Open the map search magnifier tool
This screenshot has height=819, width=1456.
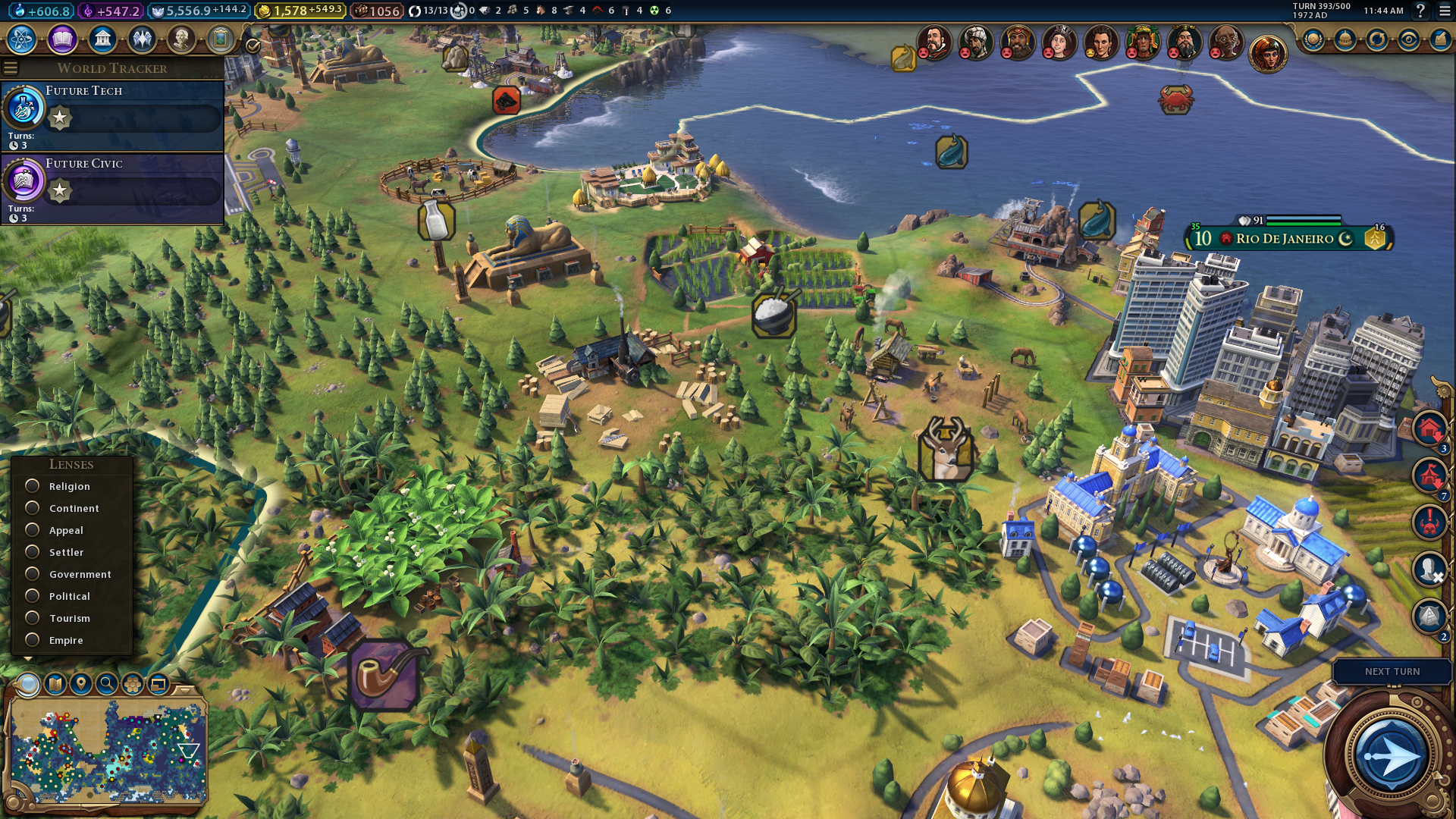[x=107, y=684]
